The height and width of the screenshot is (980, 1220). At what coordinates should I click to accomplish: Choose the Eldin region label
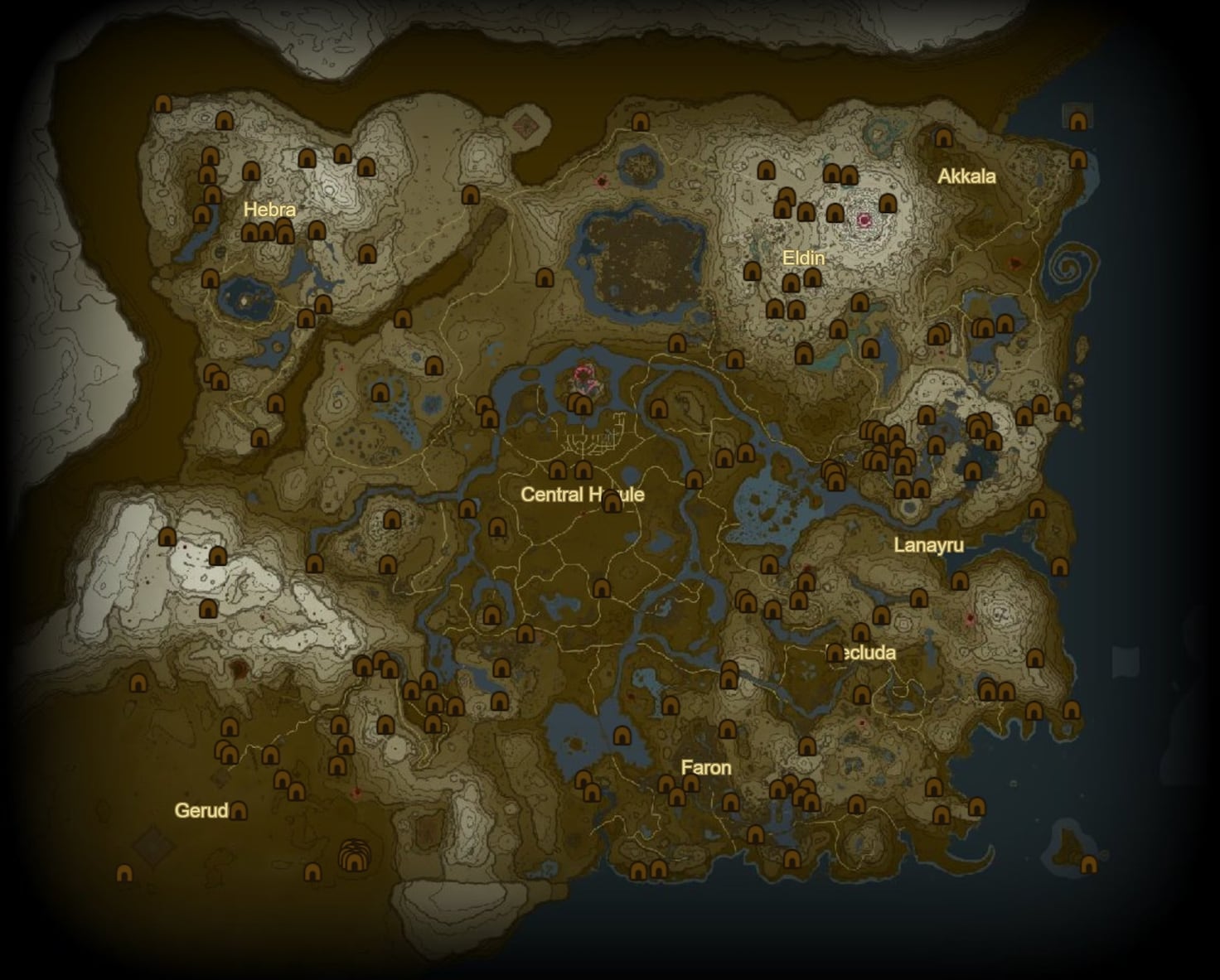(803, 258)
